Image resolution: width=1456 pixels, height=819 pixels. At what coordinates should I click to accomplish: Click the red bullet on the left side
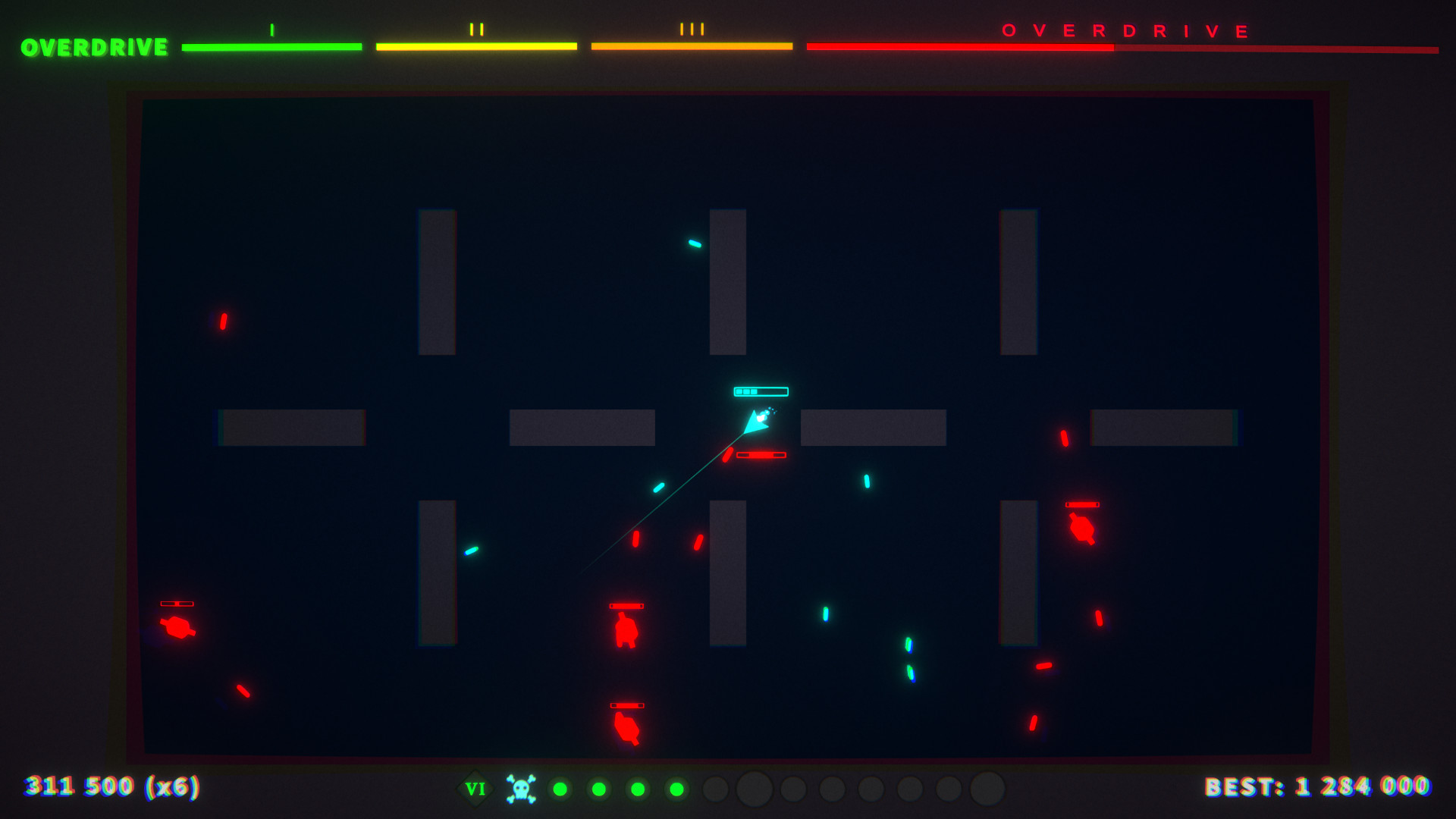pos(223,321)
